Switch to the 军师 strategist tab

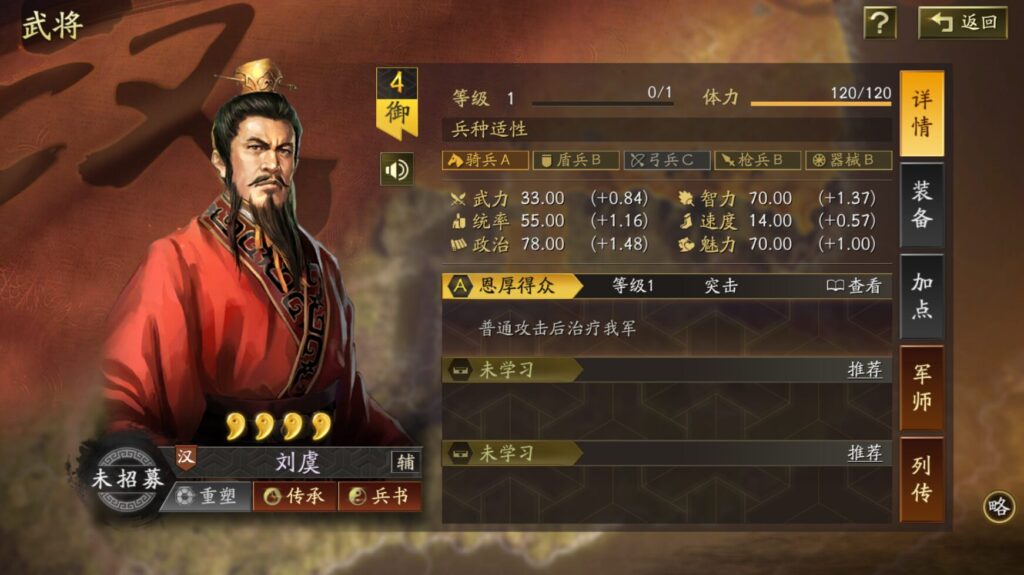(921, 387)
